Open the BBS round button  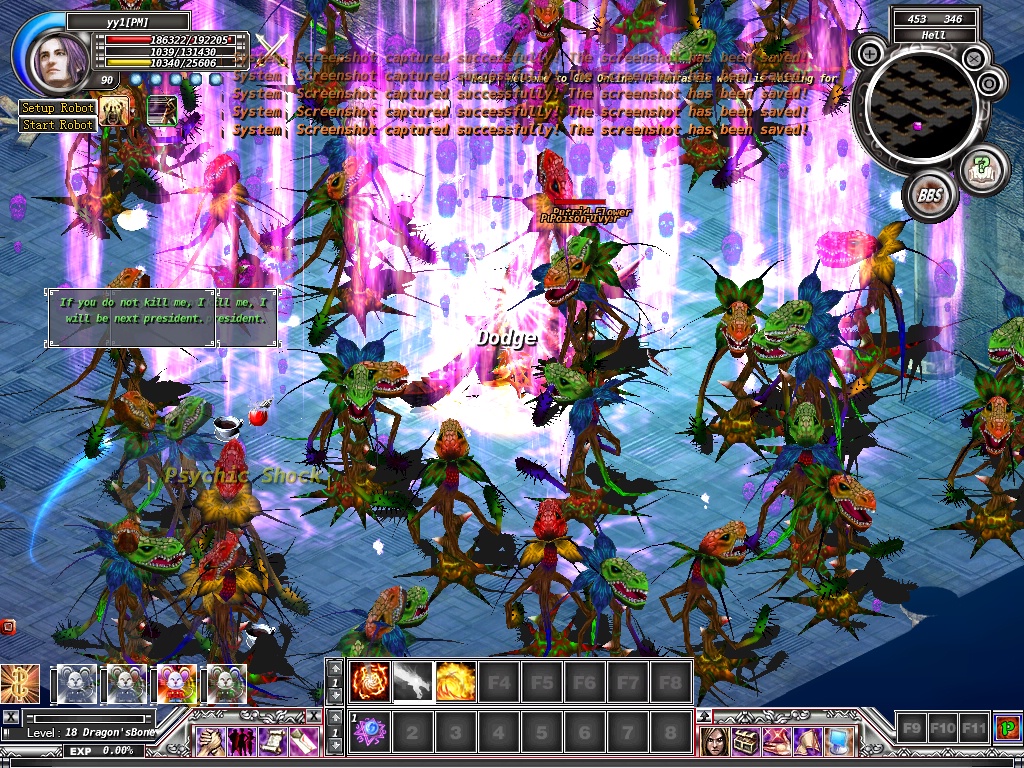pyautogui.click(x=929, y=195)
